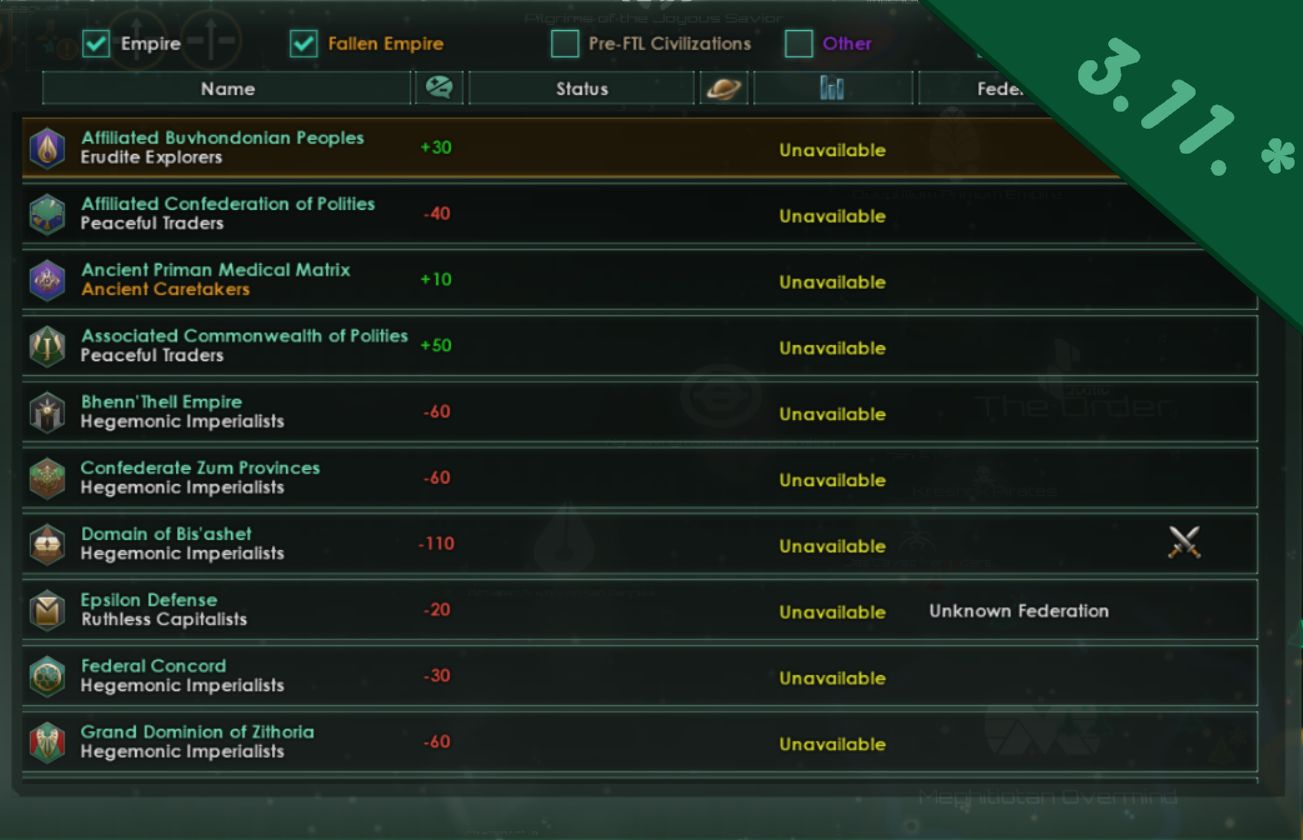Disable the Fallen Empire filter
The image size is (1303, 840).
coord(302,44)
